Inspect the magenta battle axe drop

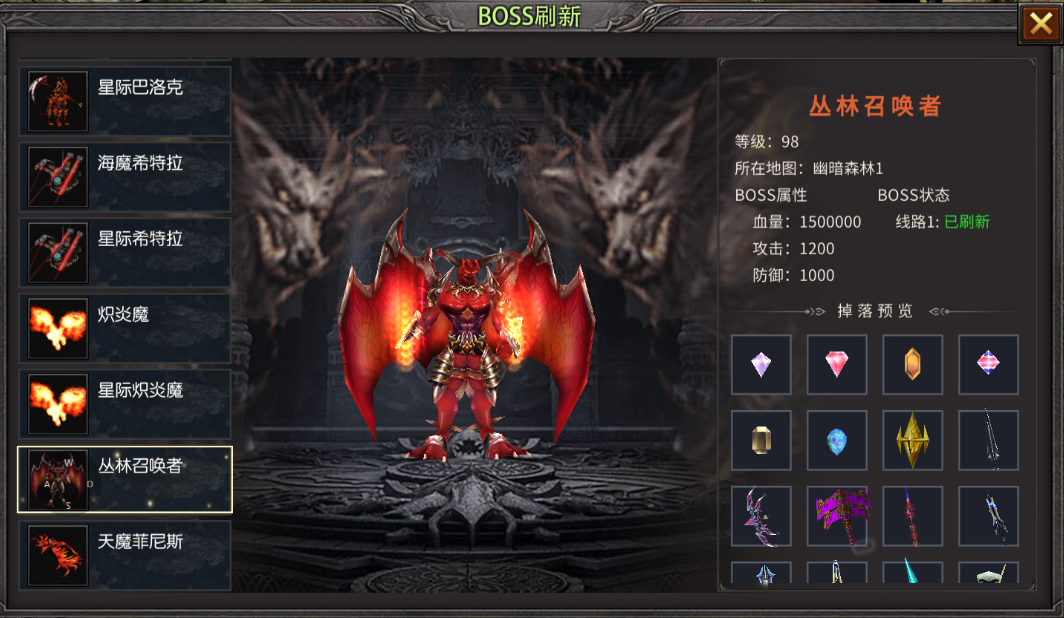click(x=837, y=516)
